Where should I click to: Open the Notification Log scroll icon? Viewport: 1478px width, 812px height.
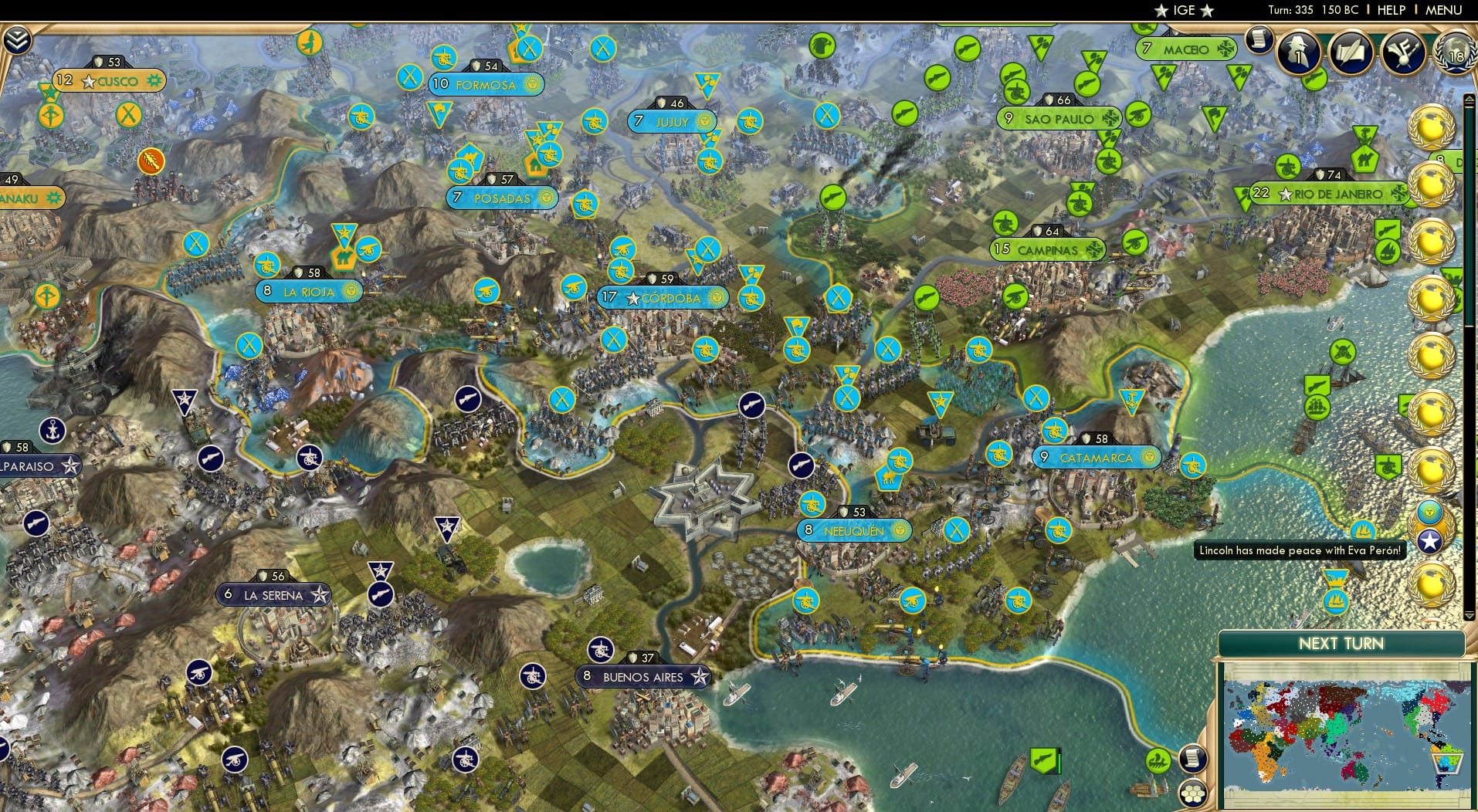(1260, 40)
